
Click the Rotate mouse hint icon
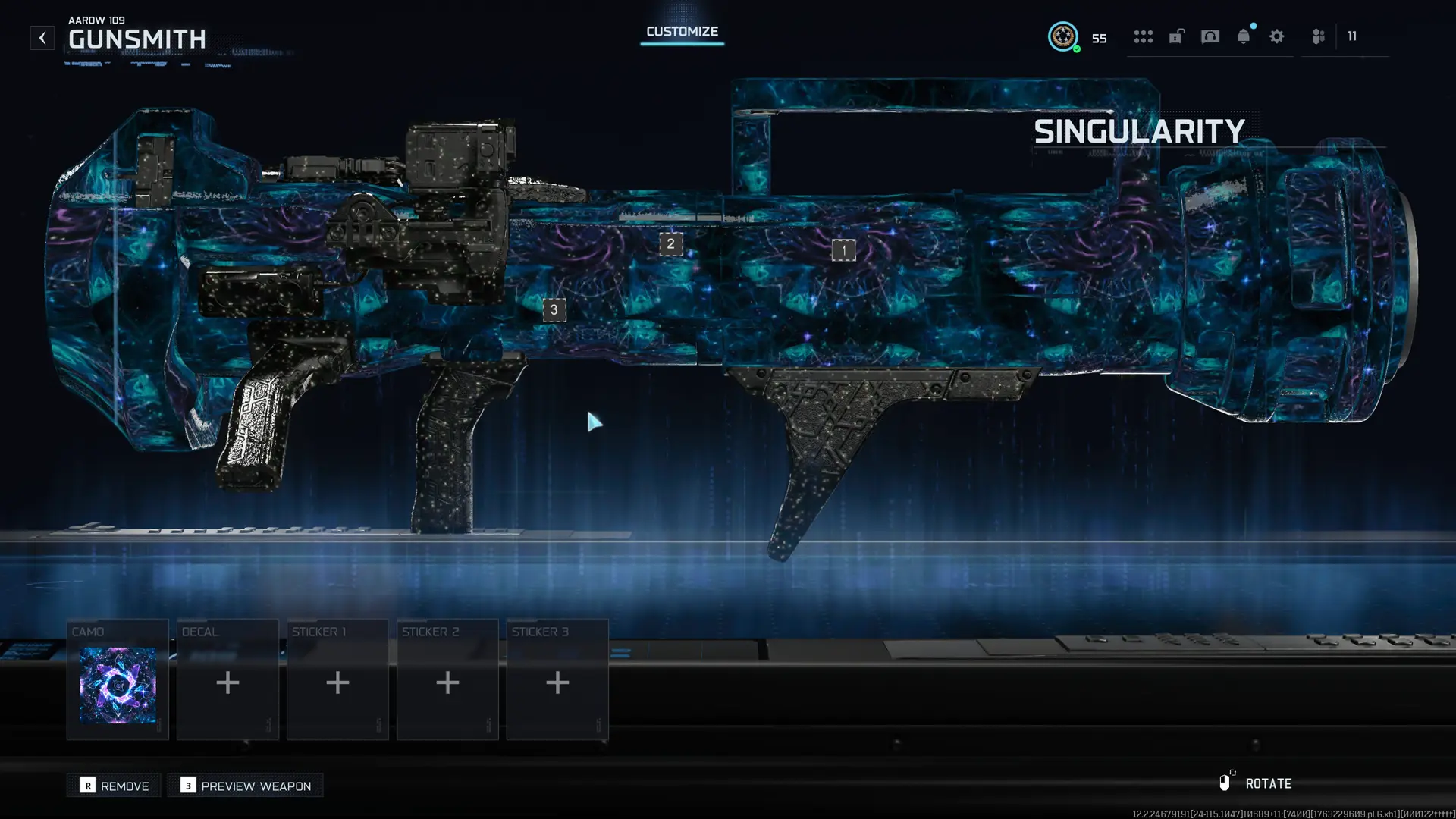tap(1227, 782)
